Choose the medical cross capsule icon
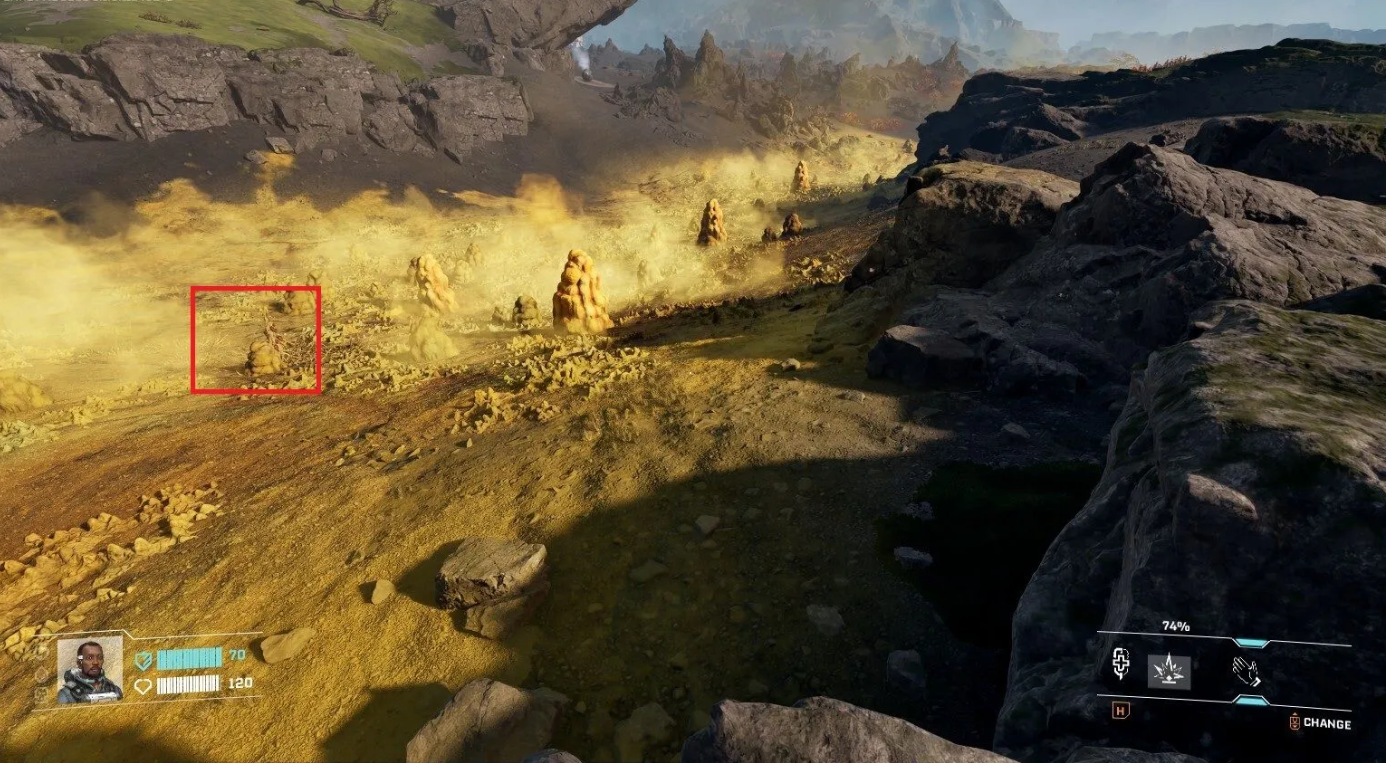Viewport: 1386px width, 763px height. 1121,665
